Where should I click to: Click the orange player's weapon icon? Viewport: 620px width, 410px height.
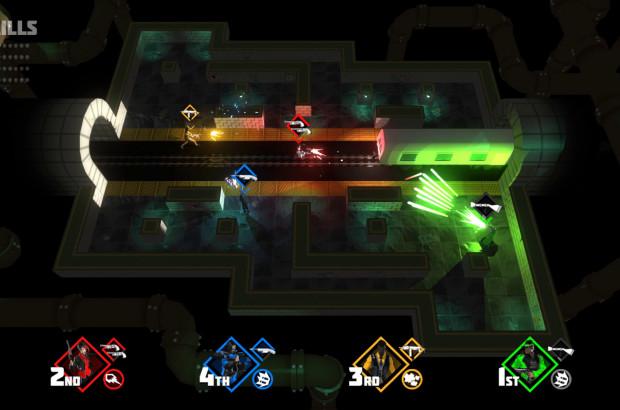coord(412,349)
